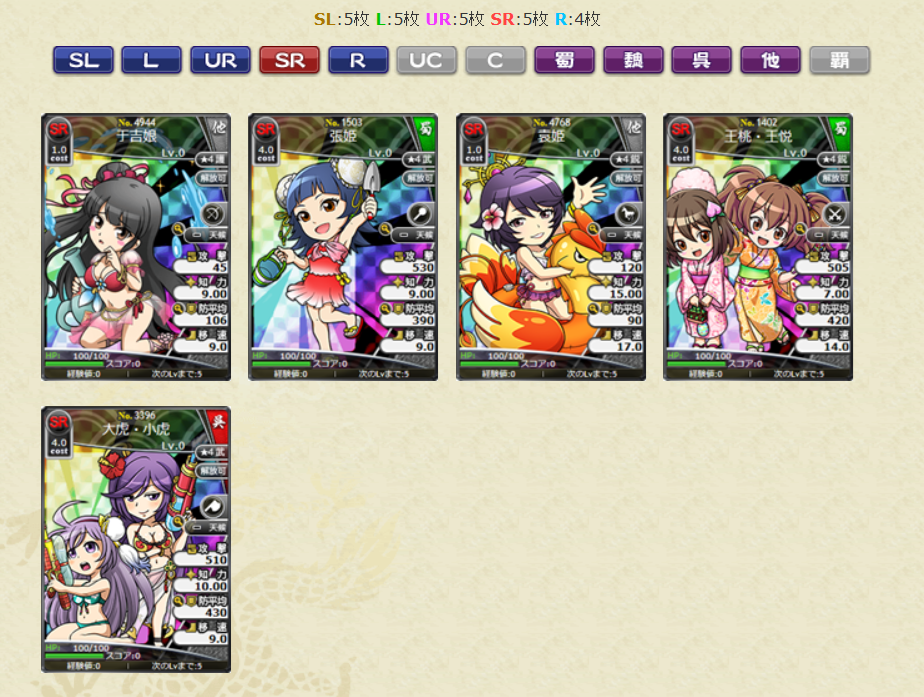Choose the 袁姫 card riding a chicken
The image size is (924, 697).
tap(551, 247)
